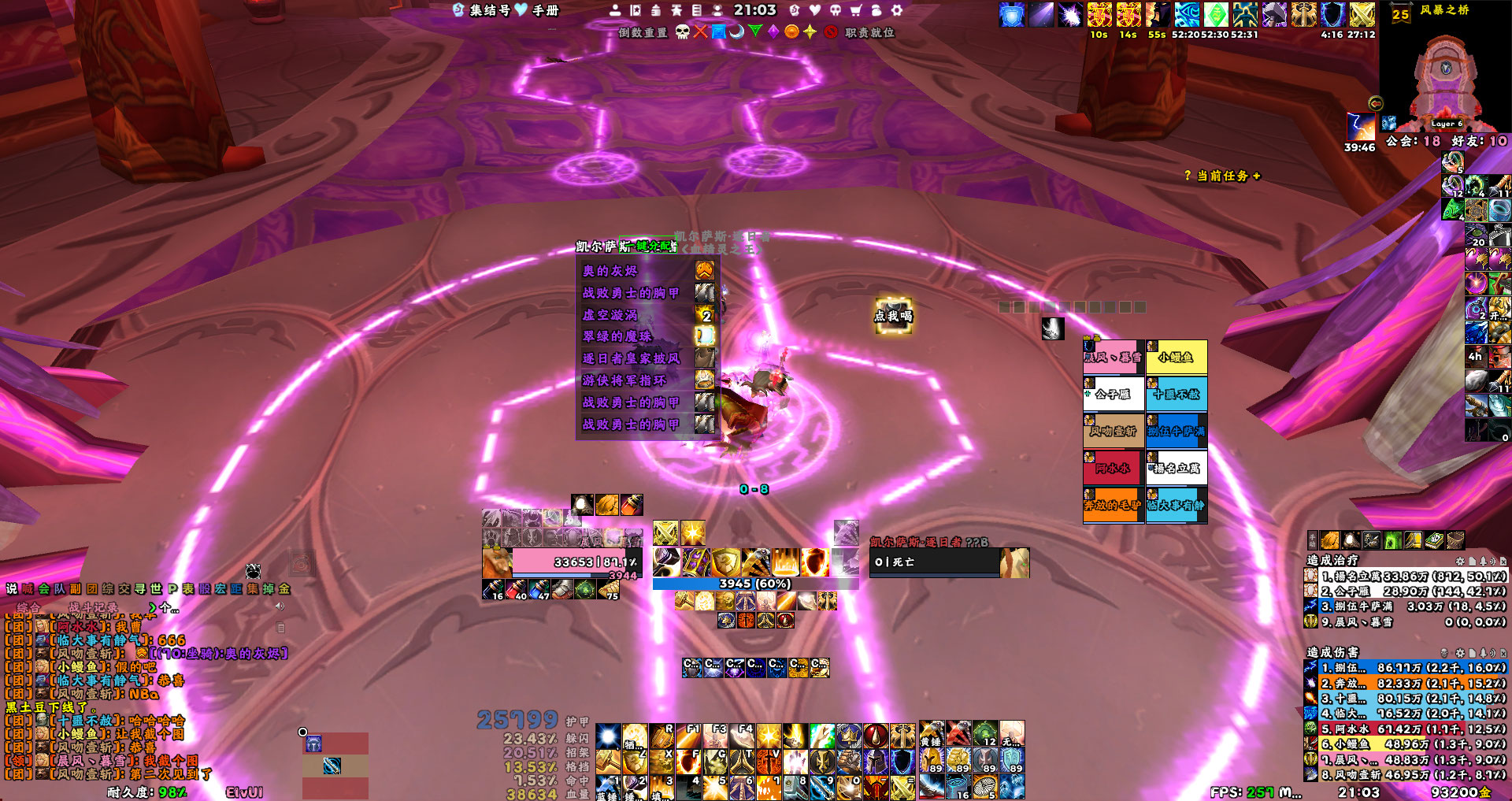This screenshot has width=1512, height=801.
Task: Switch chat channel to 喊 (yell)
Action: pos(28,588)
